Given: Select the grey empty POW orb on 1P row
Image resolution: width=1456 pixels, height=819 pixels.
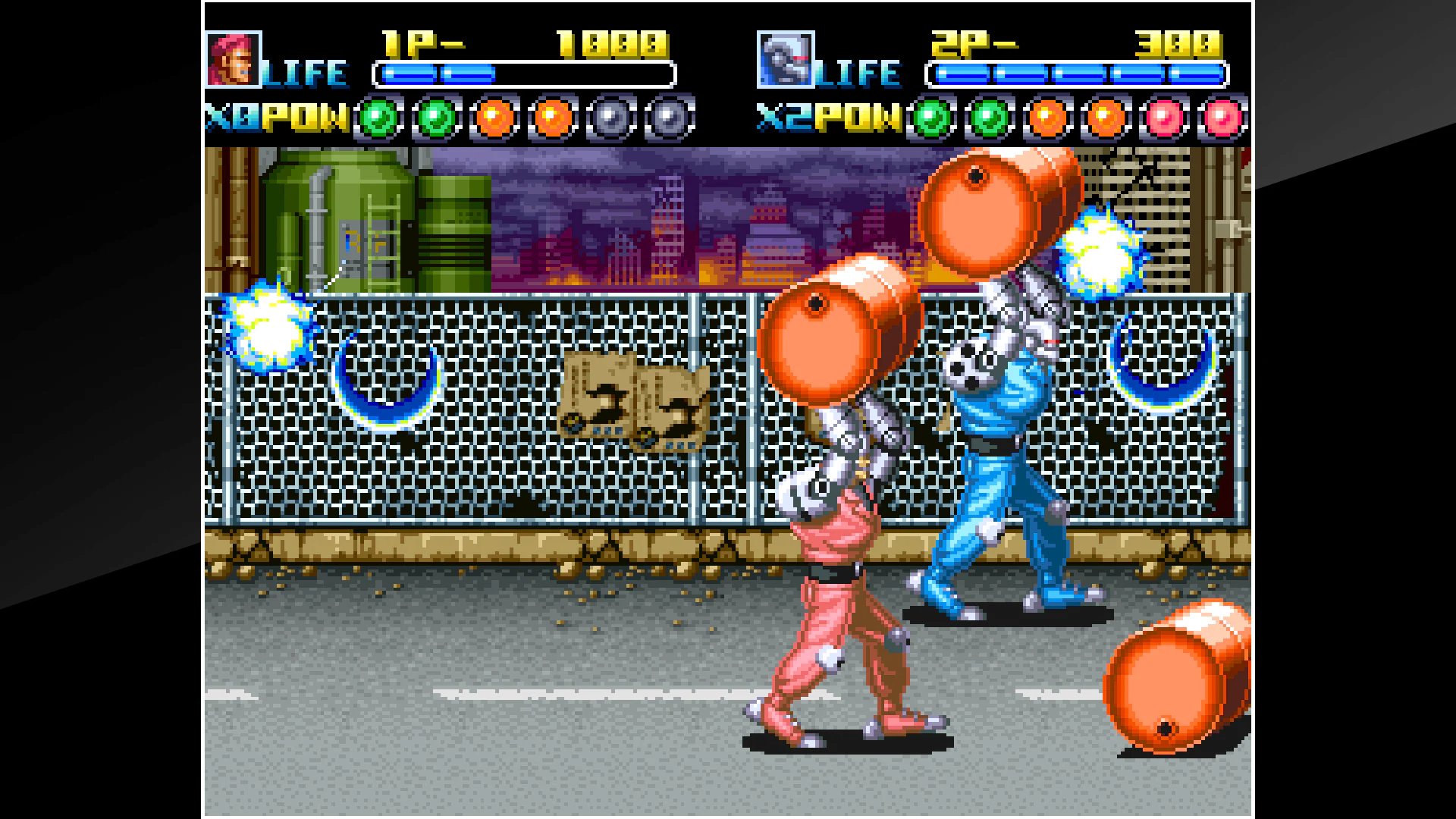Looking at the screenshot, I should pyautogui.click(x=610, y=118).
